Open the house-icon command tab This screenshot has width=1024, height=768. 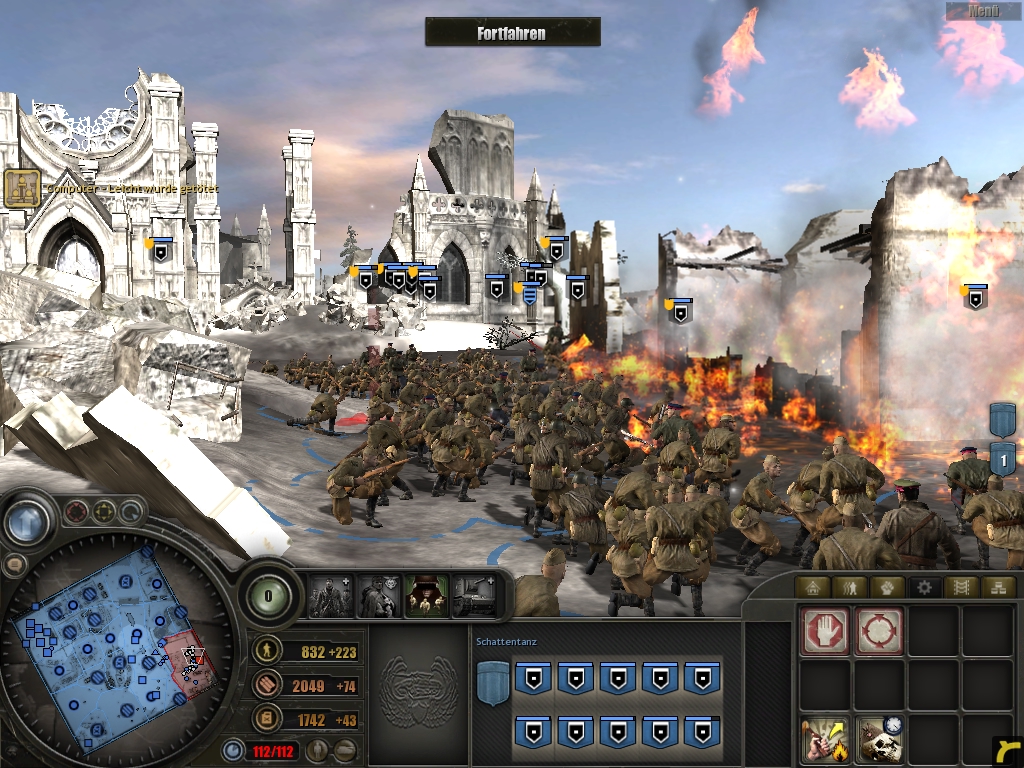point(813,587)
